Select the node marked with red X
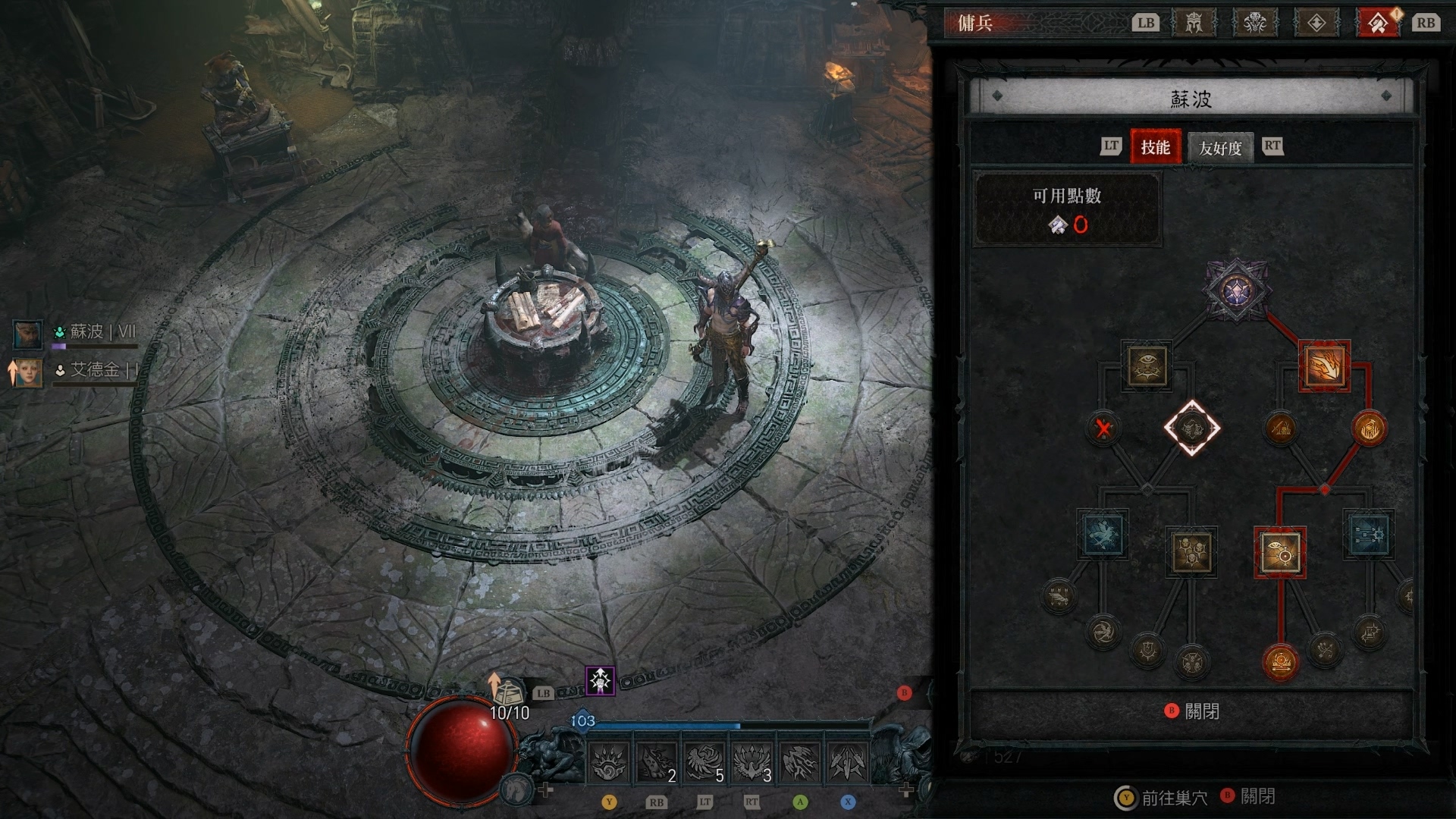Image resolution: width=1456 pixels, height=819 pixels. 1103,428
